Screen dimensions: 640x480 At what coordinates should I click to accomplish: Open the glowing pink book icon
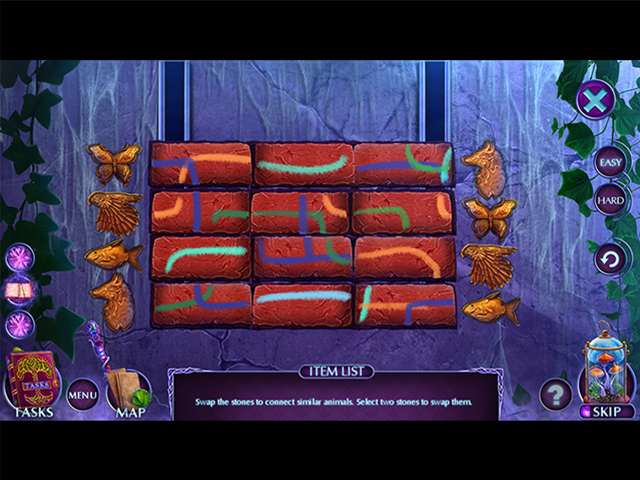[20, 291]
